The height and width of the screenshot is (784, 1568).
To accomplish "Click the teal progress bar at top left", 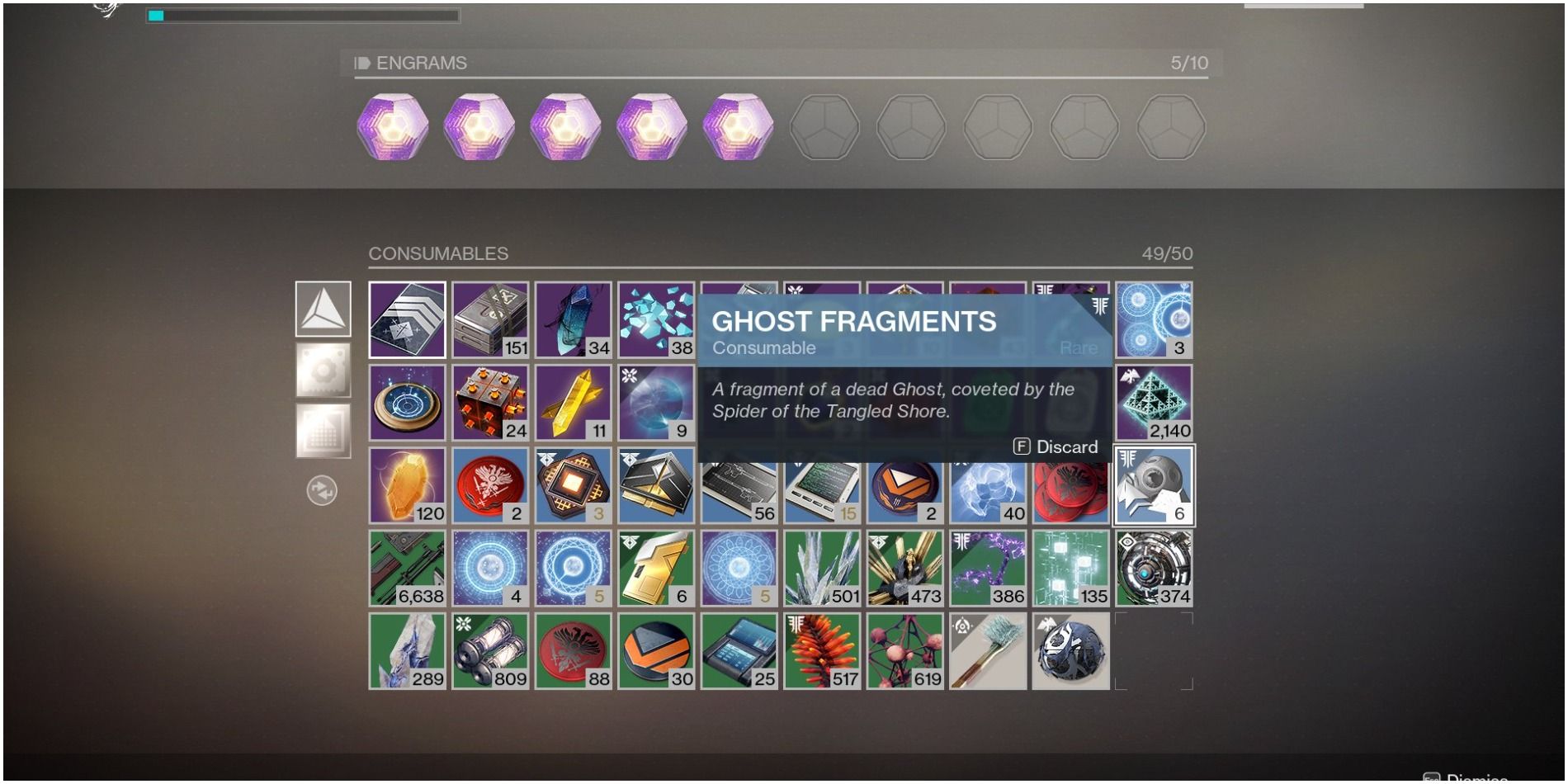I will [157, 14].
